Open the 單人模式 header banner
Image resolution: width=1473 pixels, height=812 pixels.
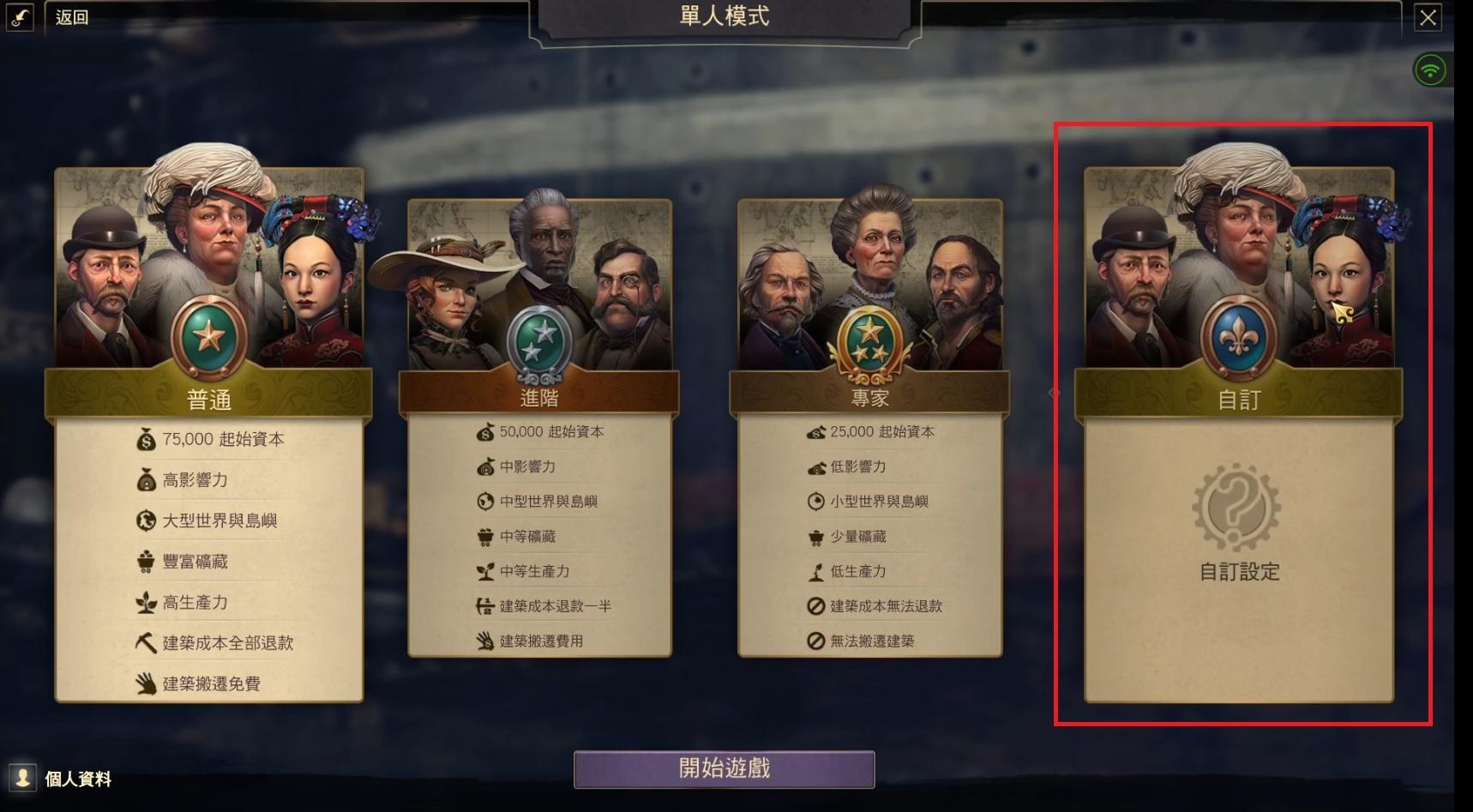pos(723,15)
